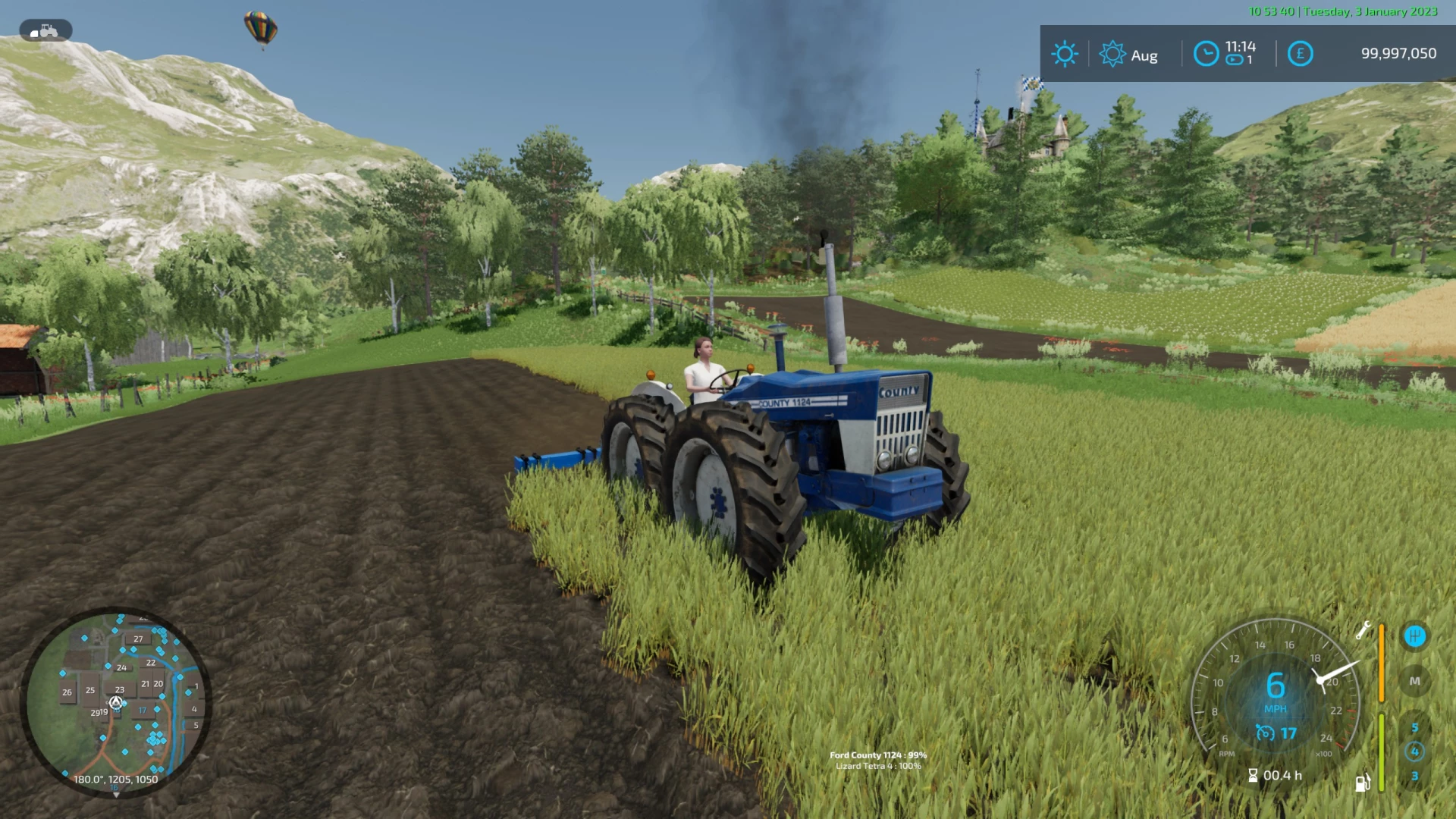Click the clock icon in the HUD

tap(1206, 52)
